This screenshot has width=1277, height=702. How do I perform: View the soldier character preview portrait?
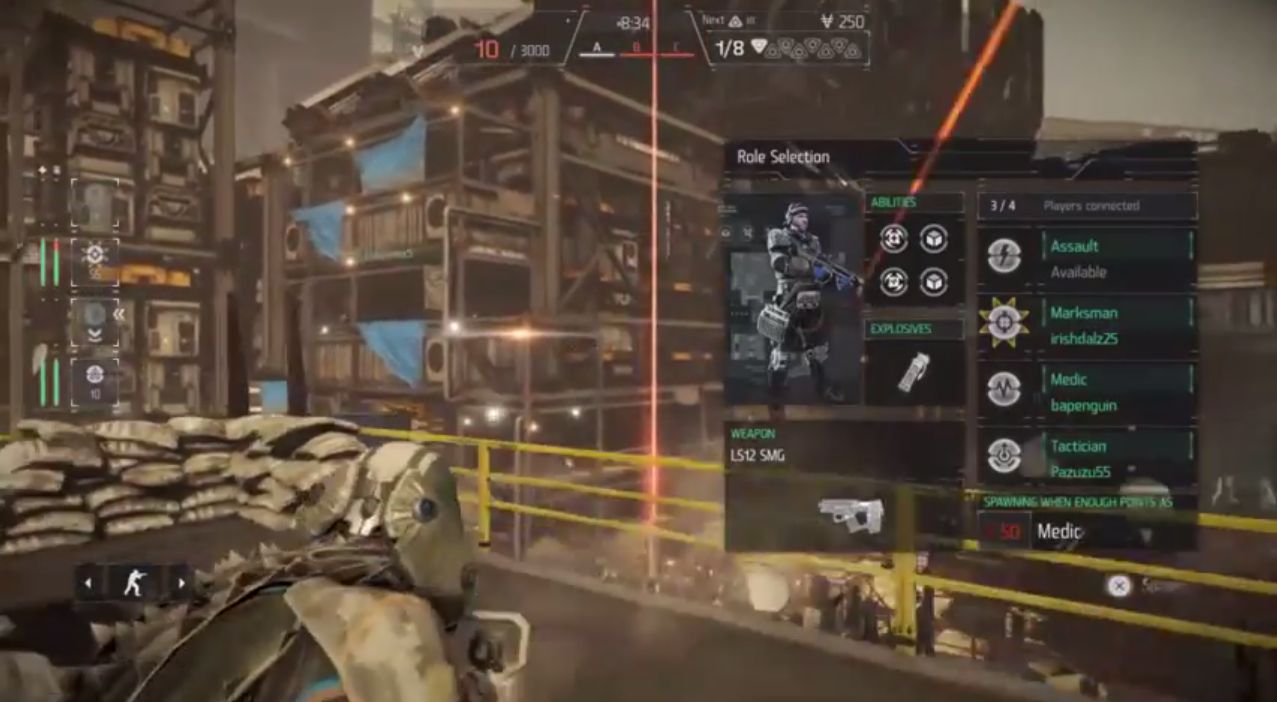[793, 298]
